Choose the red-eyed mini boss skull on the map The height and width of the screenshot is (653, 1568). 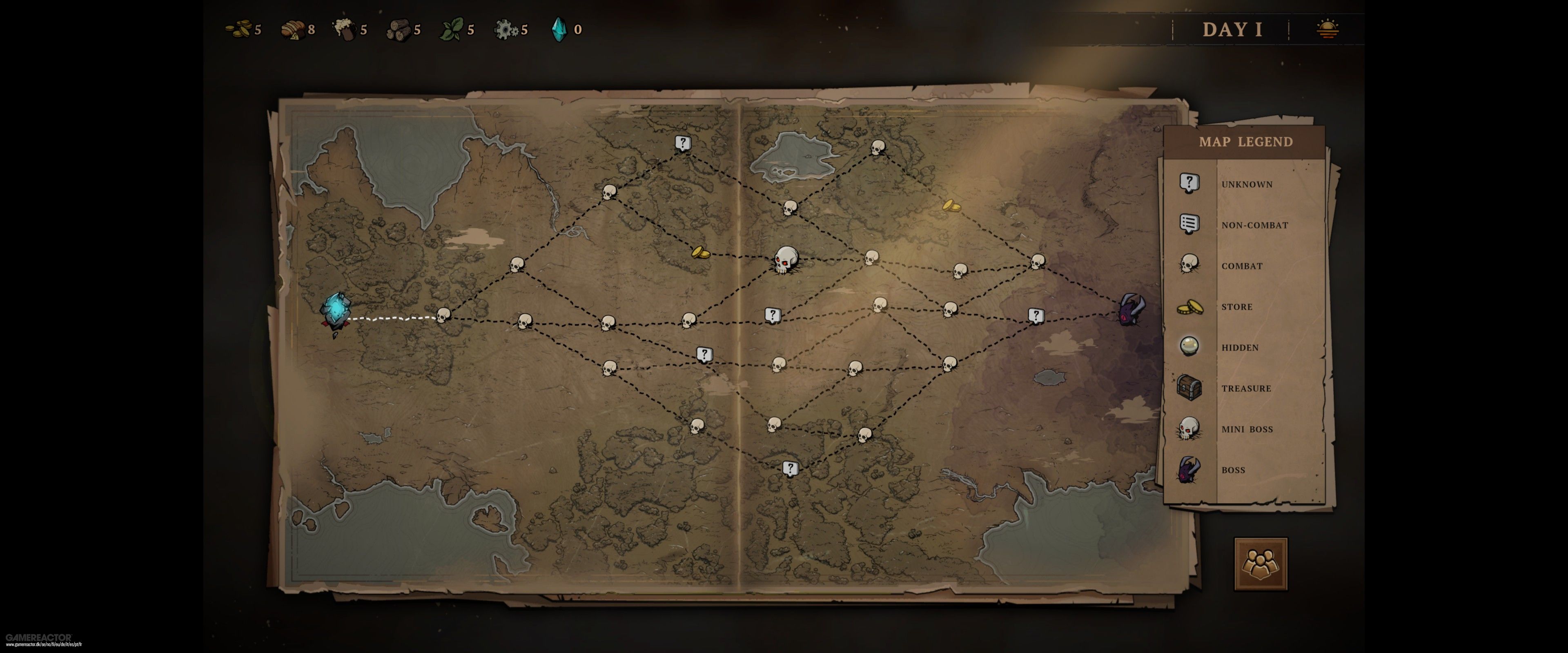[786, 260]
